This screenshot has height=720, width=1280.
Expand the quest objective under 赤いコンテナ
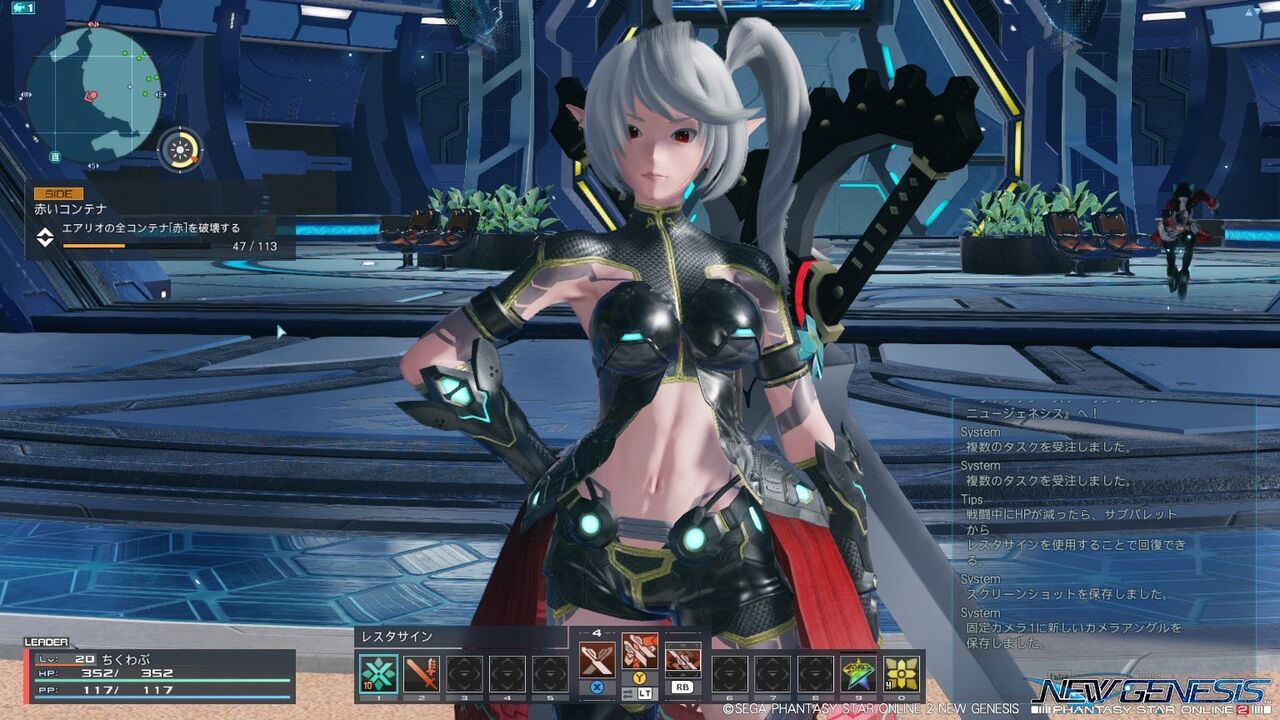click(x=150, y=228)
